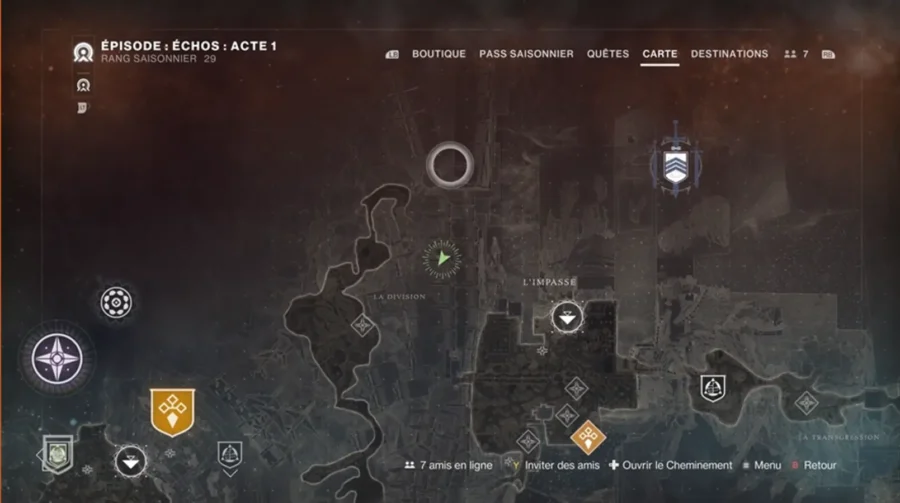Select the pale green banner marker
Viewport: 900px width, 503px height.
pos(58,453)
